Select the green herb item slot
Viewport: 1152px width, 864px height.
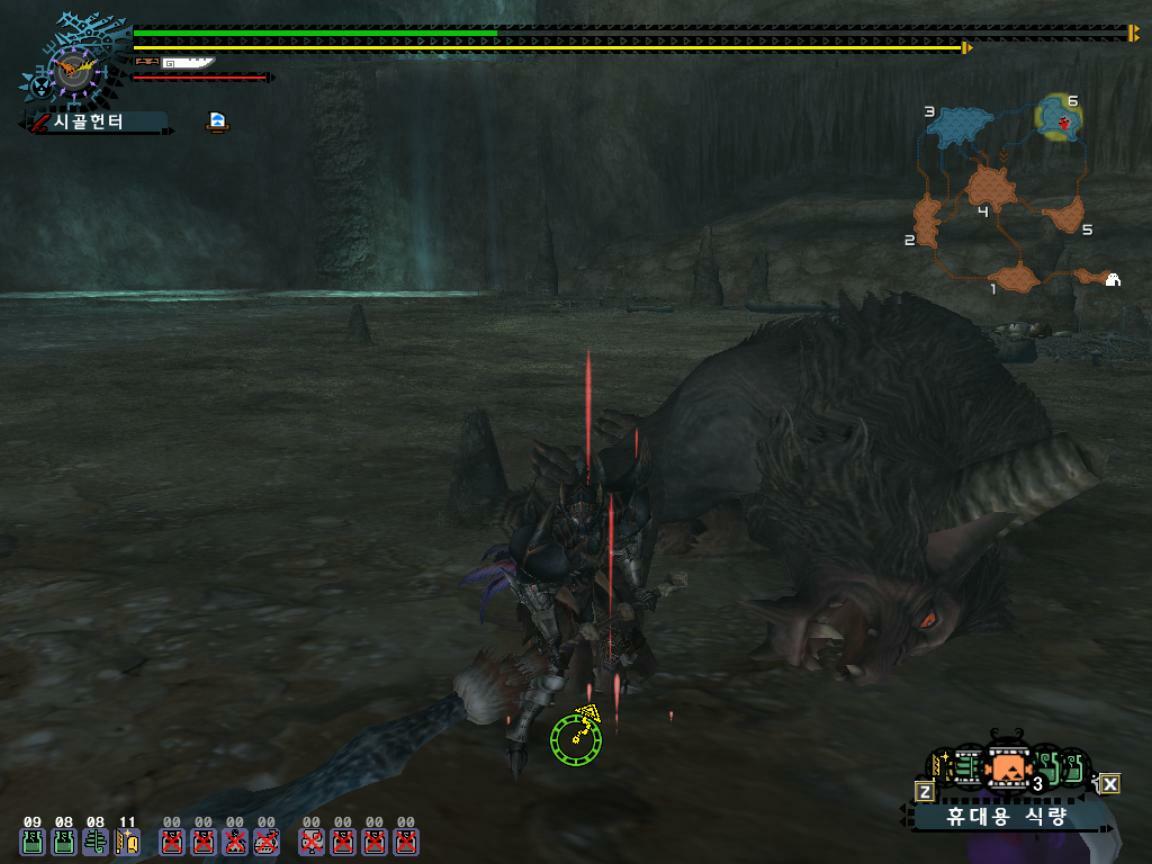[x=96, y=842]
